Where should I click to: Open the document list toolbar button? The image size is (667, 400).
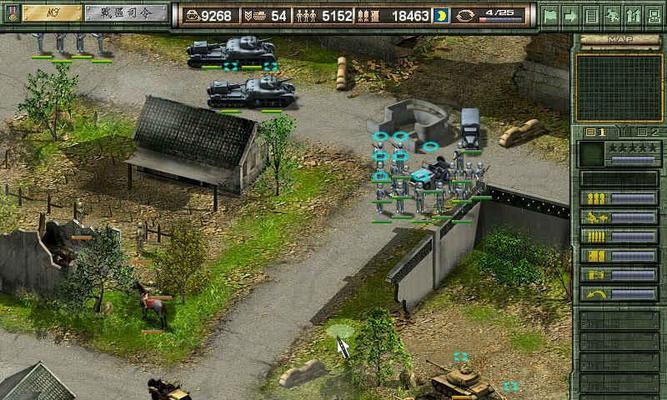[591, 16]
